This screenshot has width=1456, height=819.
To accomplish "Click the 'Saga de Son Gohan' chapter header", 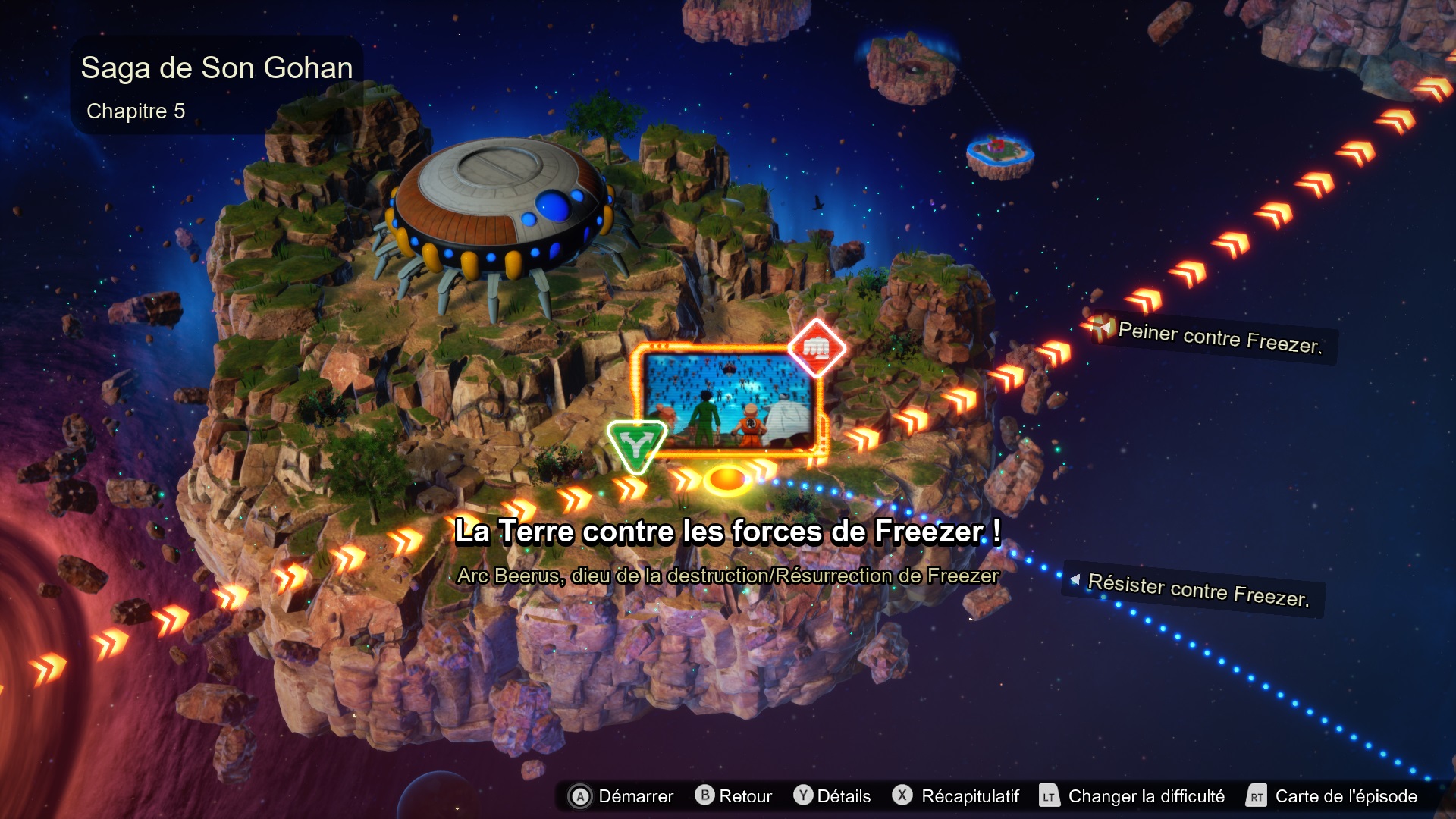I will coord(217,67).
